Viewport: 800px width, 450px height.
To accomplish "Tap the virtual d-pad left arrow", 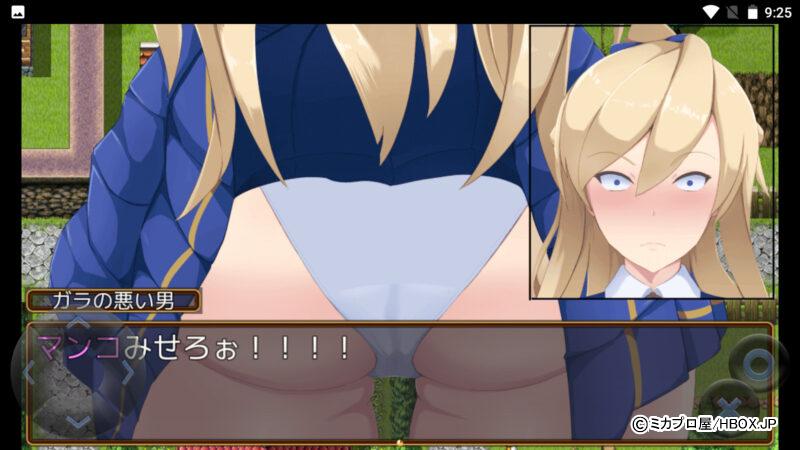I will [30, 374].
